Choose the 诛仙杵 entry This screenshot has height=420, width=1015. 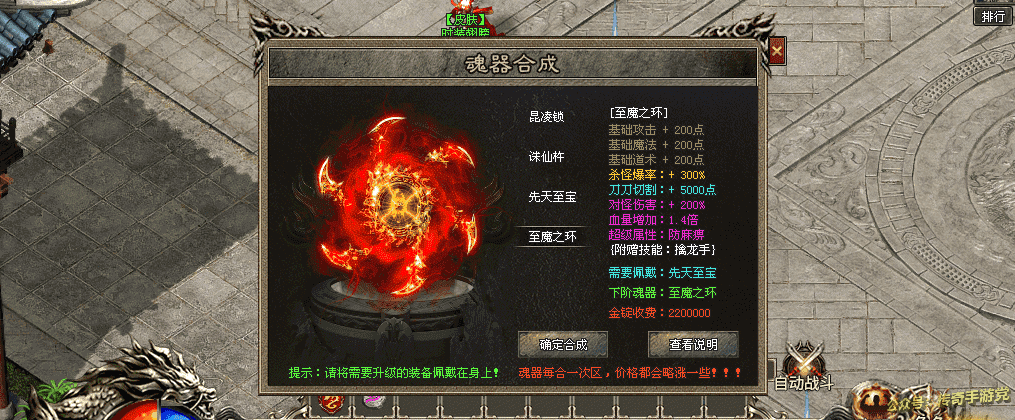click(547, 157)
